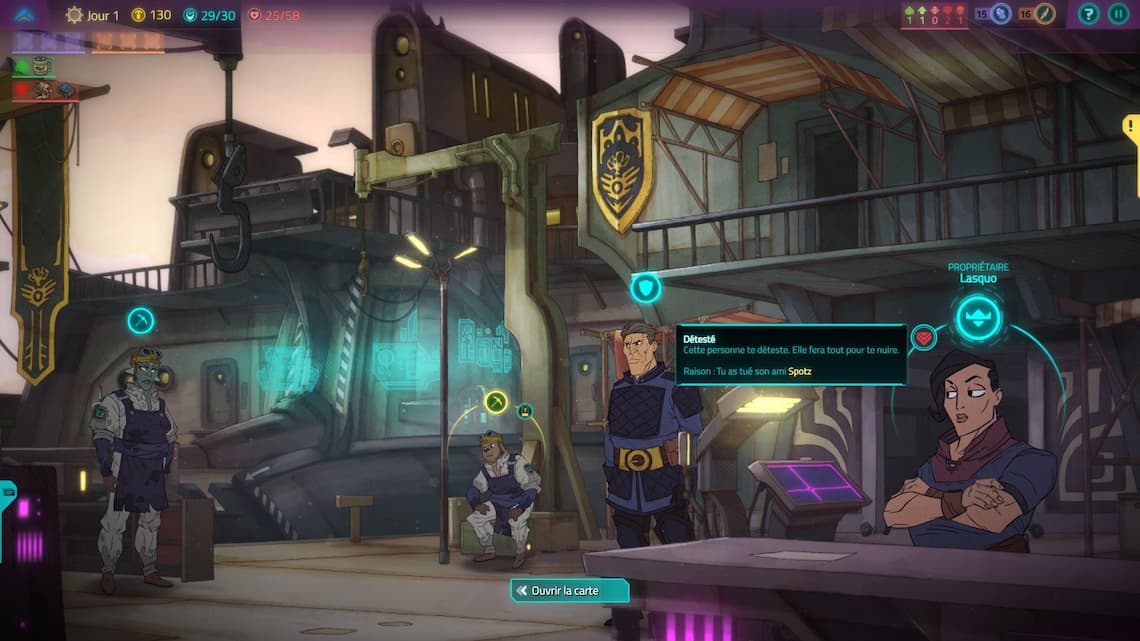Click the red heart relationship icon near Lasquo

[924, 337]
